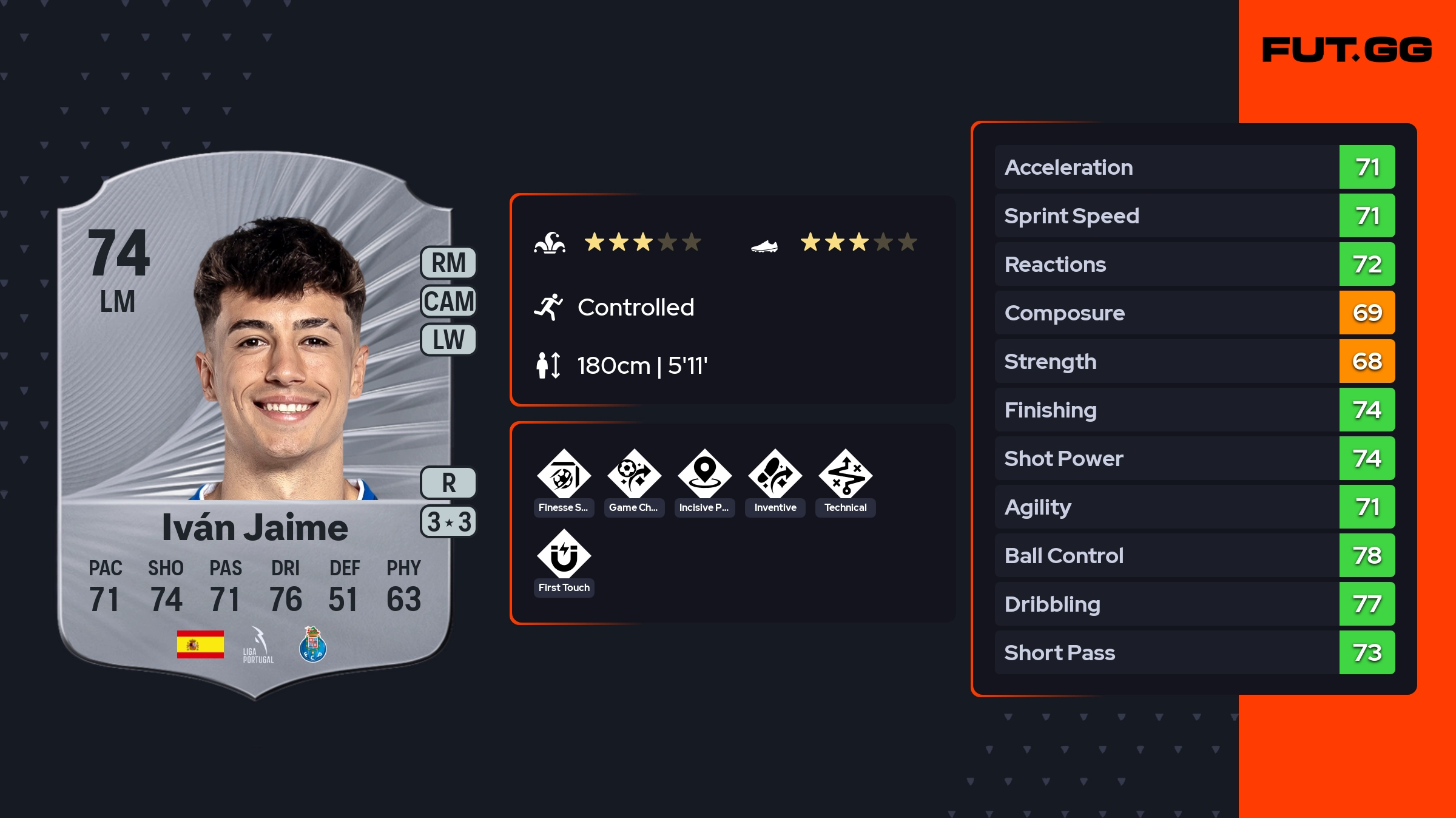
Task: Select the CAM alternate position badge
Action: tap(448, 302)
